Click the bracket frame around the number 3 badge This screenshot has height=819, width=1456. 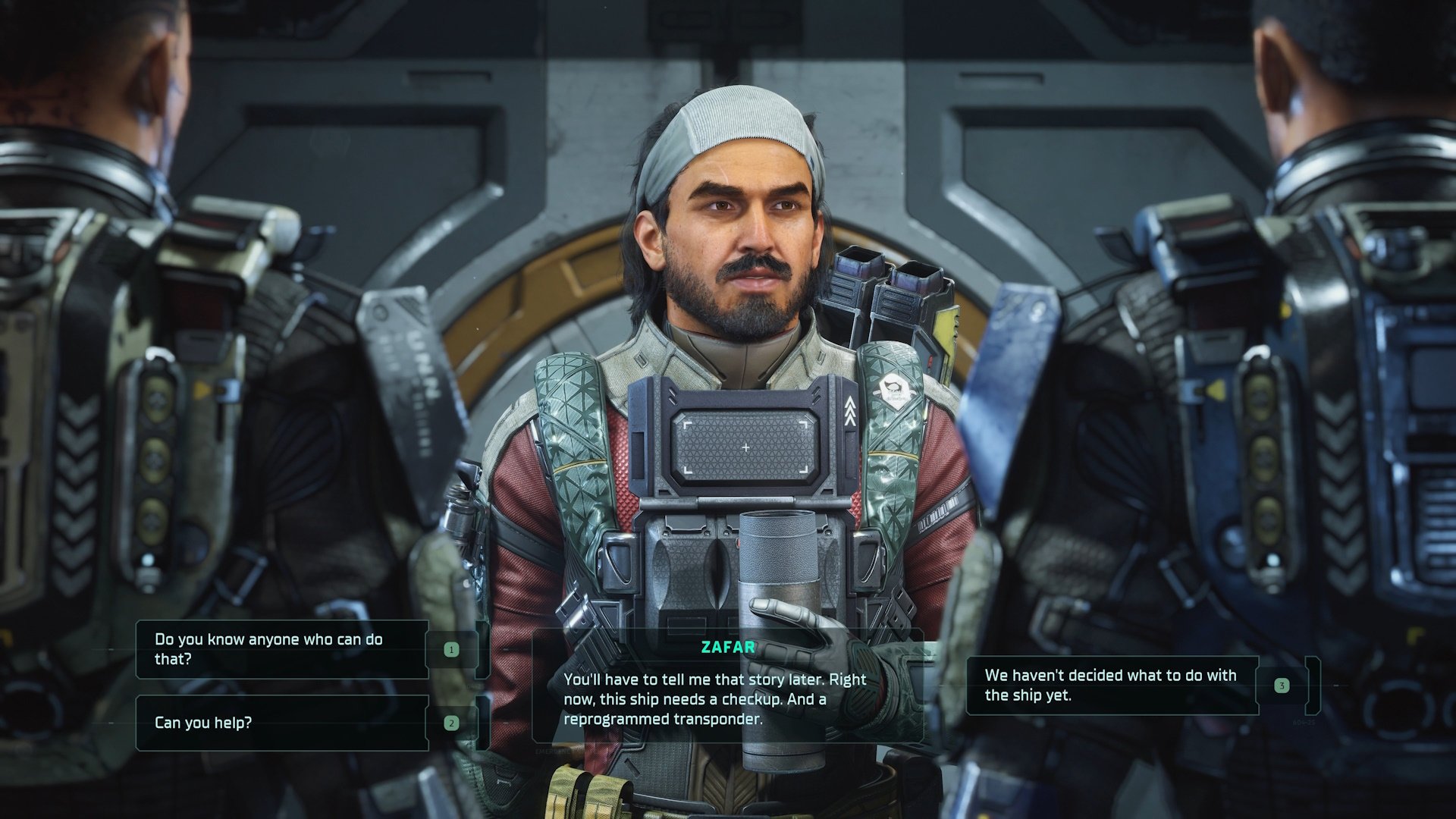[1312, 683]
